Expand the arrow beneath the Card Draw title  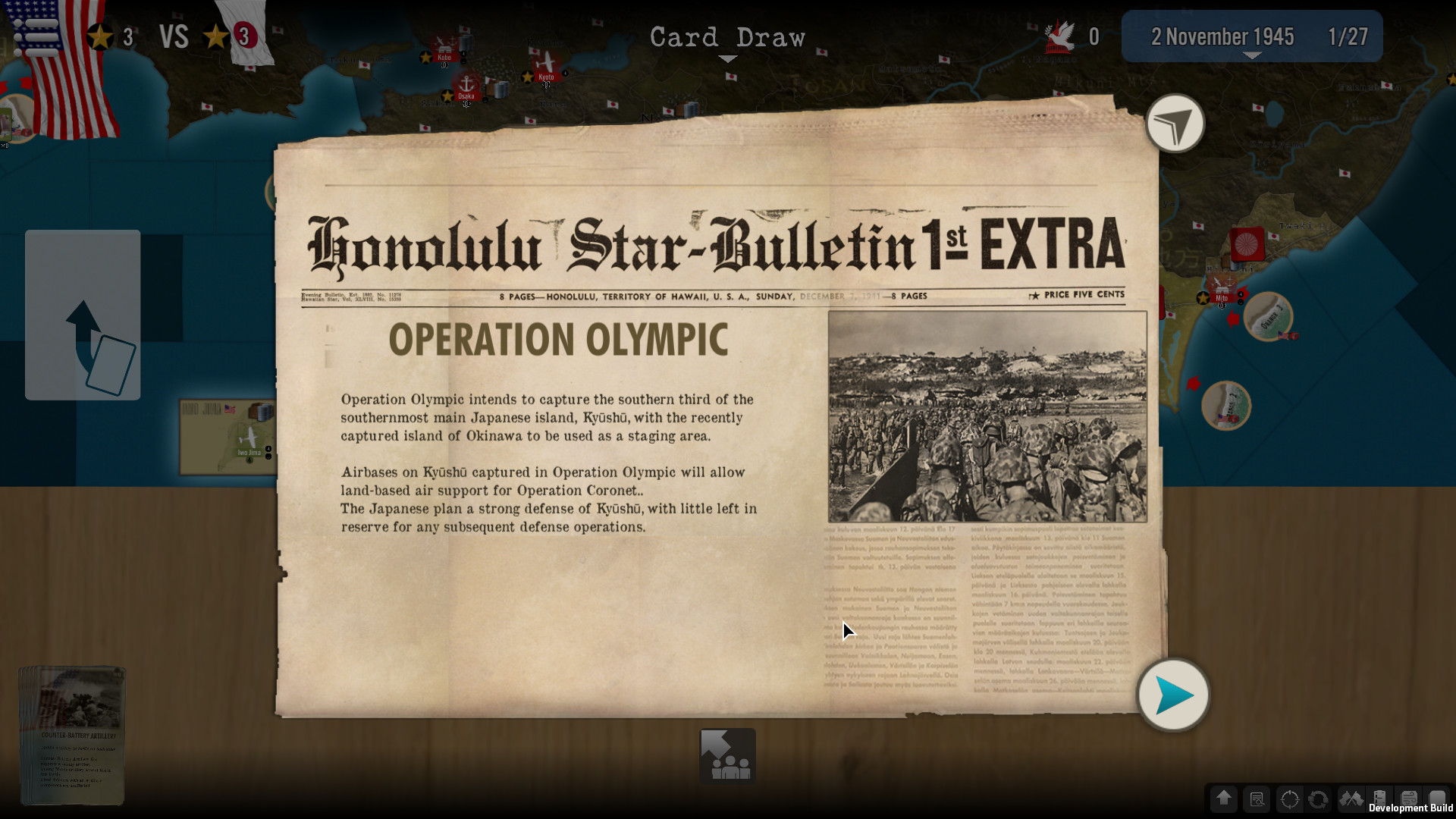[726, 58]
